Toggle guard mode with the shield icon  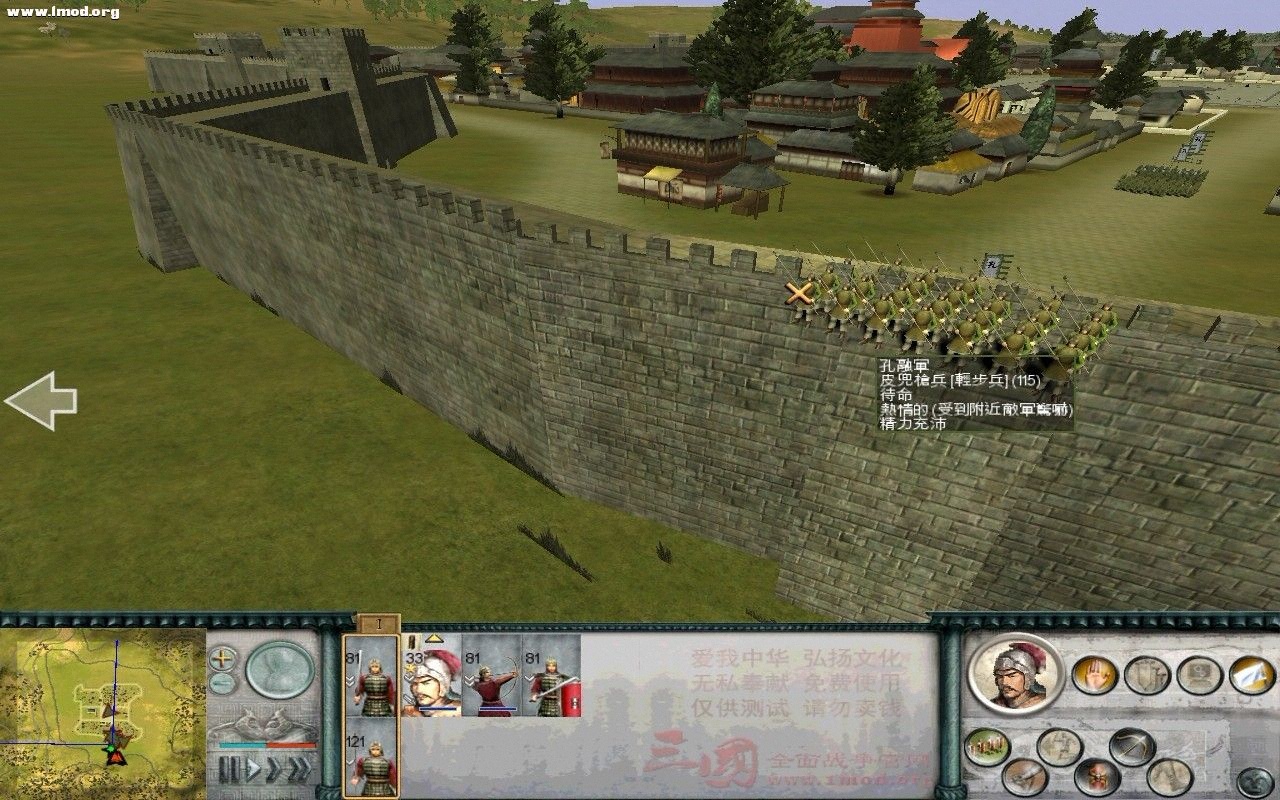[x=1146, y=675]
